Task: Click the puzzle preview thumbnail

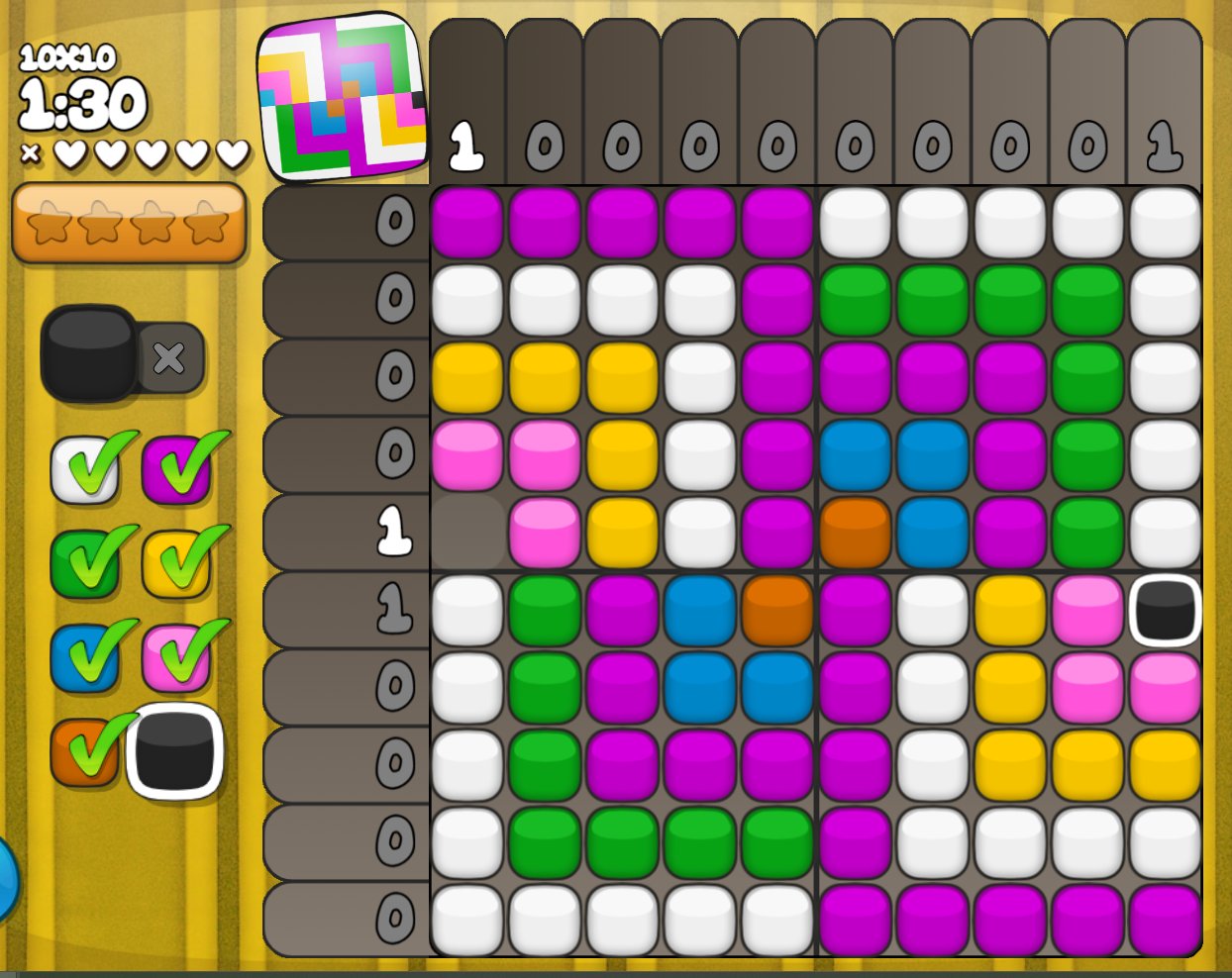Action: click(x=342, y=97)
